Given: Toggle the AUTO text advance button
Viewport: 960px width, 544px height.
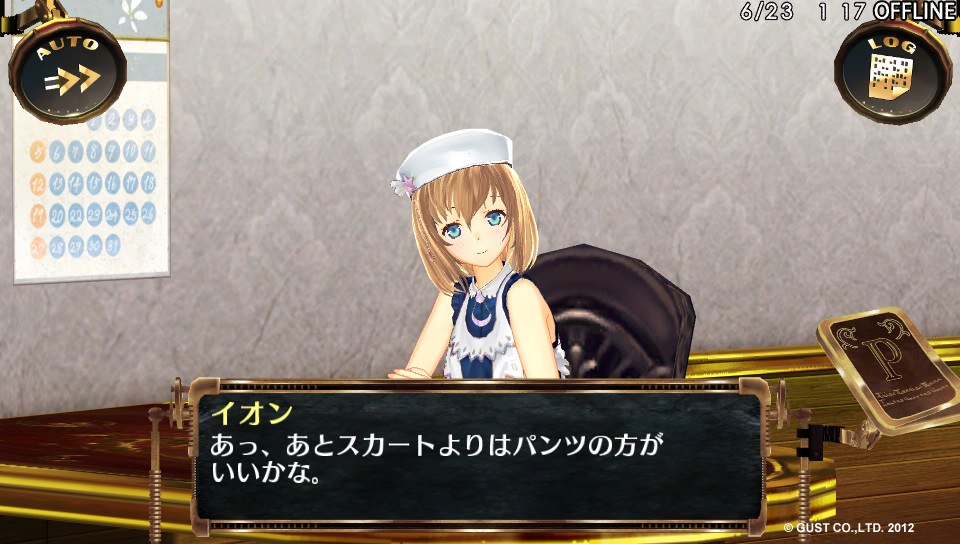Looking at the screenshot, I should [68, 70].
